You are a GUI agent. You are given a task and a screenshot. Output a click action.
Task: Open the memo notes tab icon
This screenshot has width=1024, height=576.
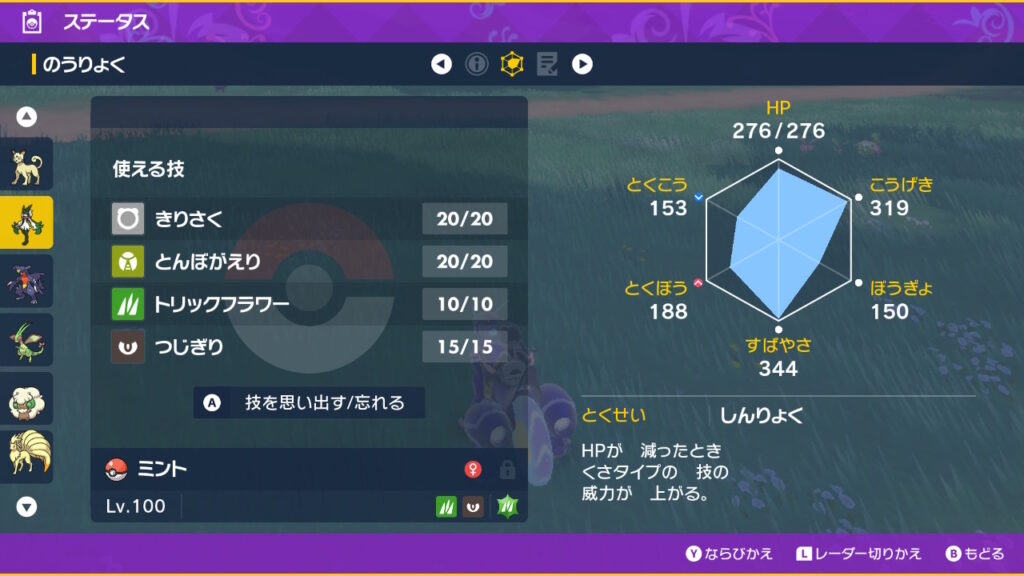pyautogui.click(x=546, y=65)
